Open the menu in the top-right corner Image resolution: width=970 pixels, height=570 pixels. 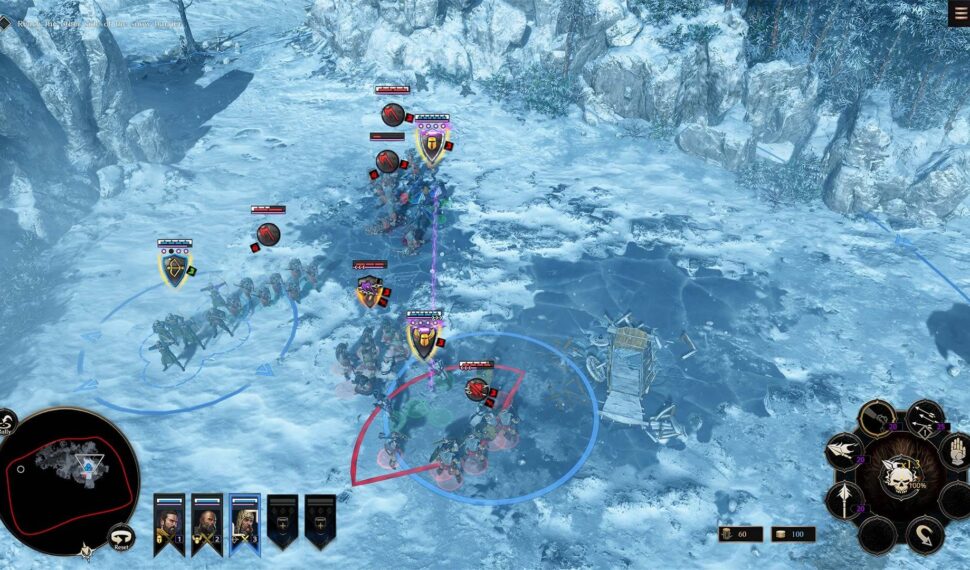tap(958, 12)
